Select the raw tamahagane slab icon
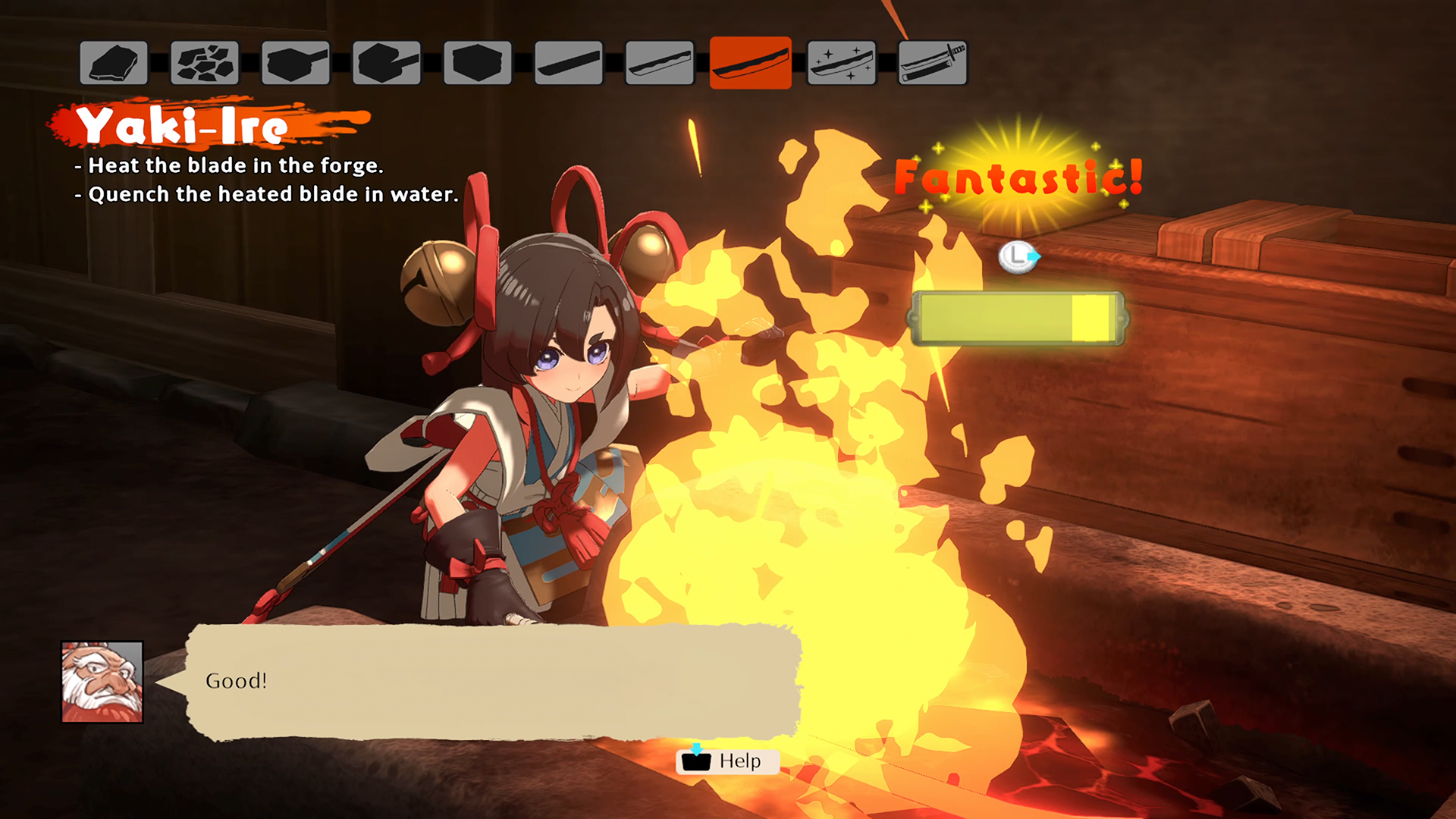The image size is (1456, 819). pos(112,62)
